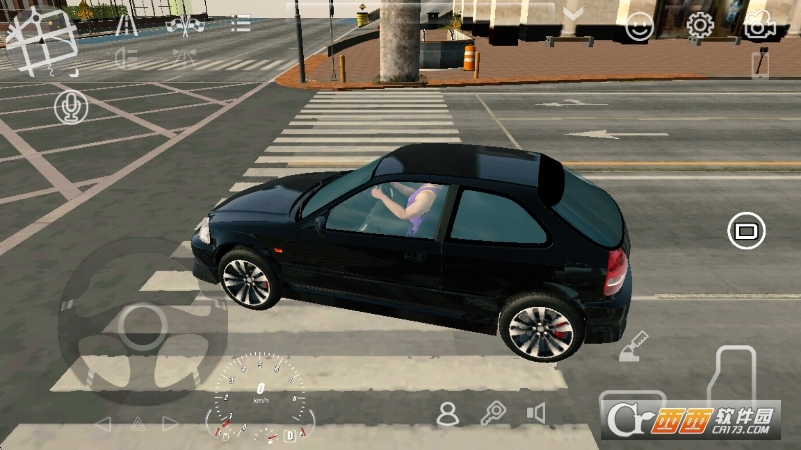
Task: Tap the steering wheel control
Action: [142, 321]
